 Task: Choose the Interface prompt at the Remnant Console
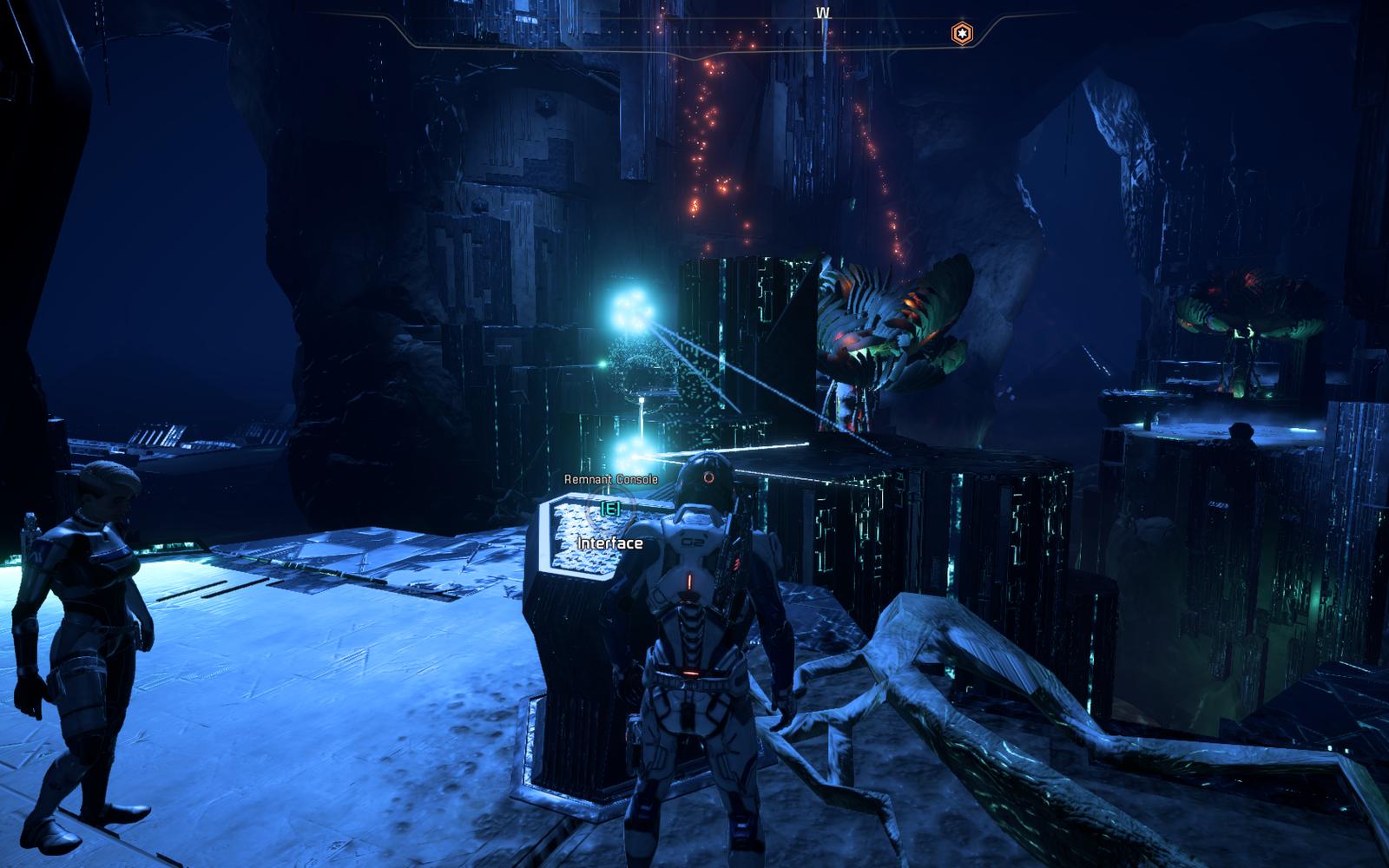coord(611,543)
